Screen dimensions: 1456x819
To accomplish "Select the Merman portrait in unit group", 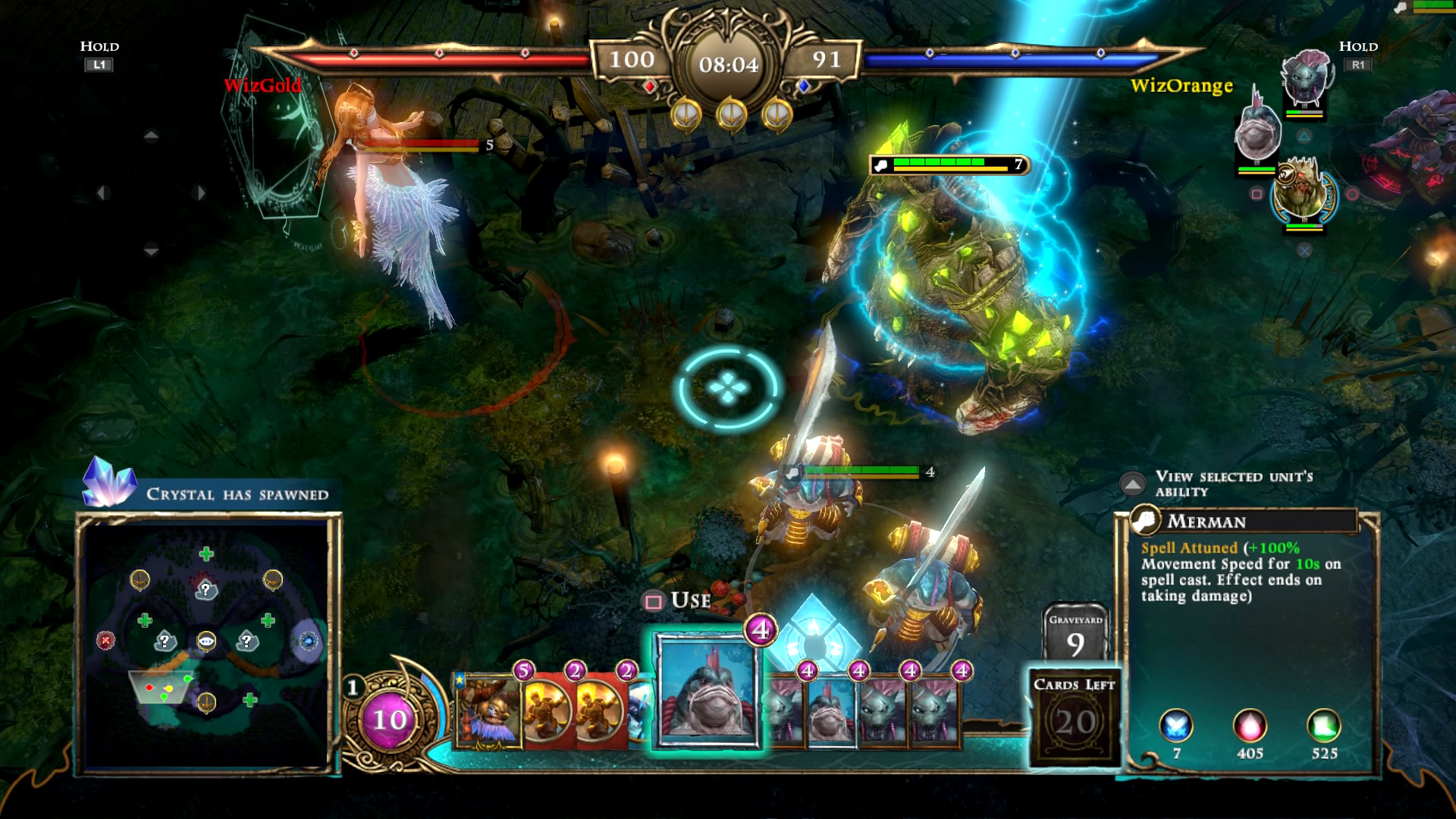I will pyautogui.click(x=1257, y=134).
